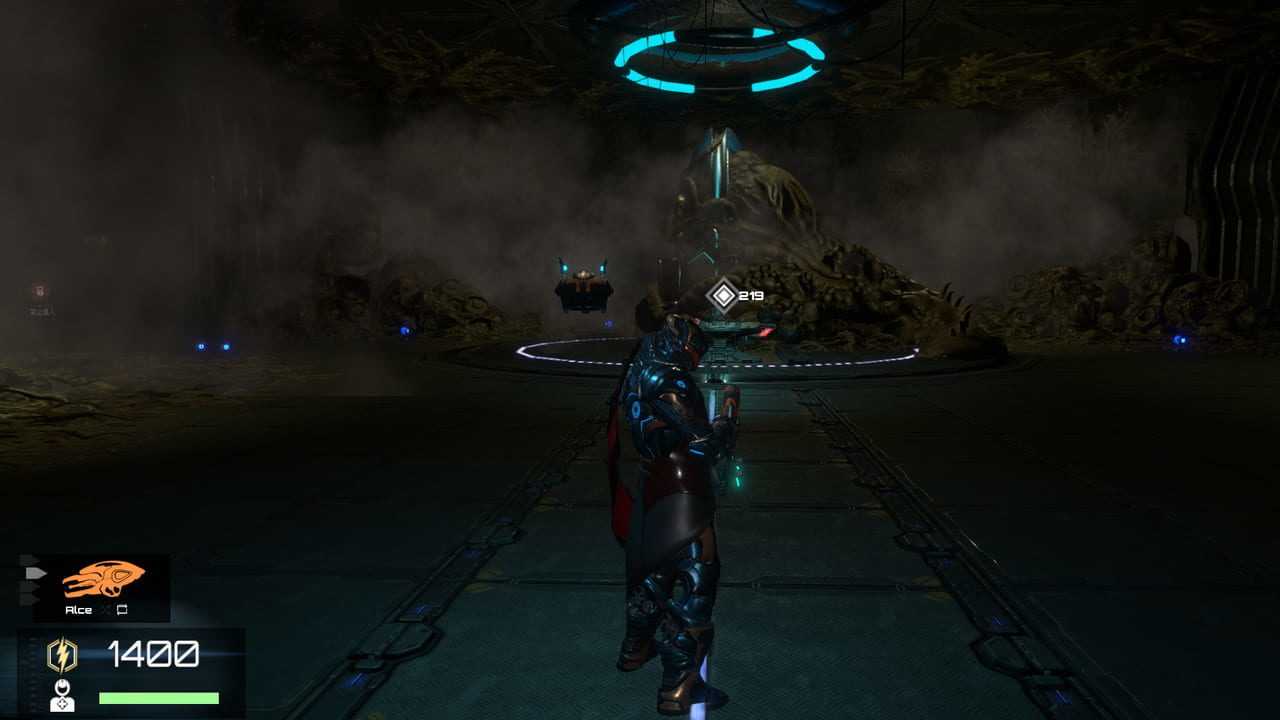Select the orange Alce weapon icon
1280x720 pixels.
tap(103, 580)
